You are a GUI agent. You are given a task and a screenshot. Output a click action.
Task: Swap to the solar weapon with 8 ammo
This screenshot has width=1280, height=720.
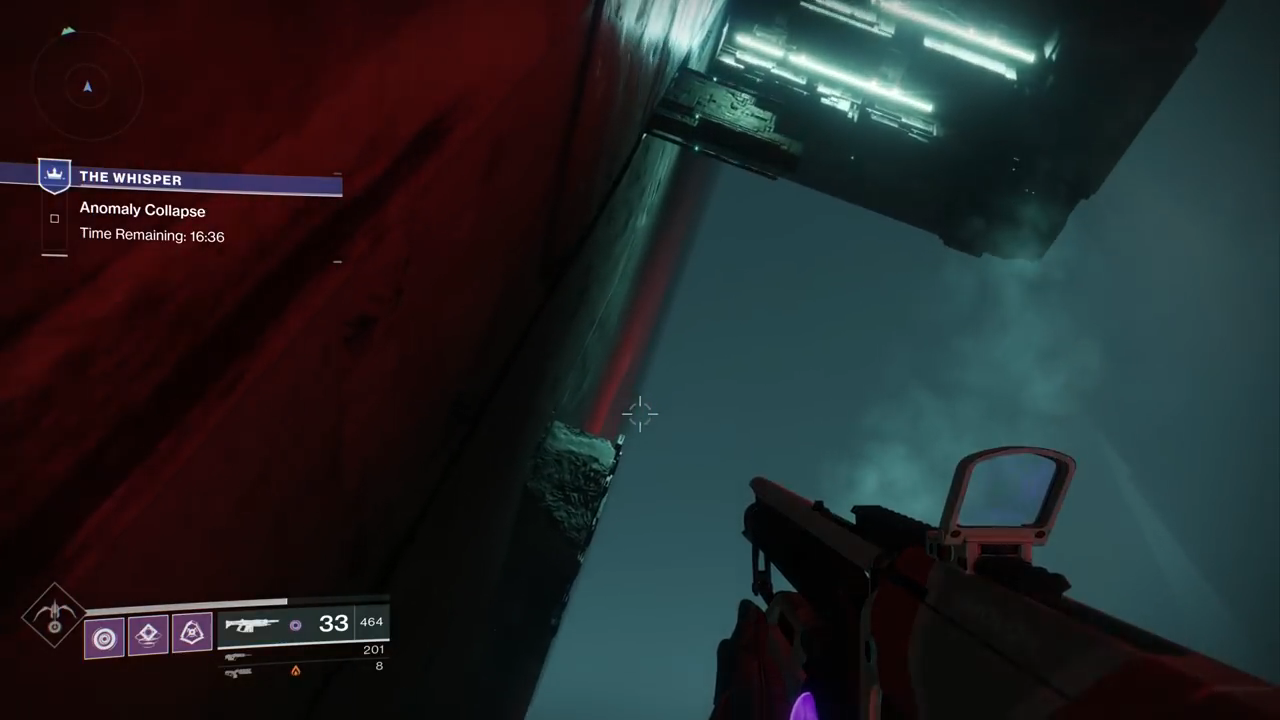[300, 669]
